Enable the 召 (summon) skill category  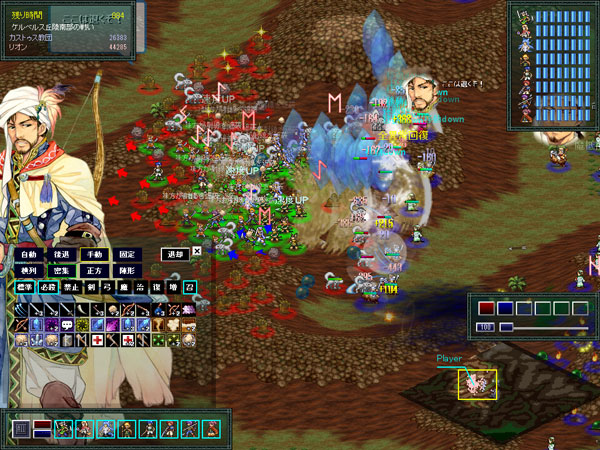coord(189,287)
